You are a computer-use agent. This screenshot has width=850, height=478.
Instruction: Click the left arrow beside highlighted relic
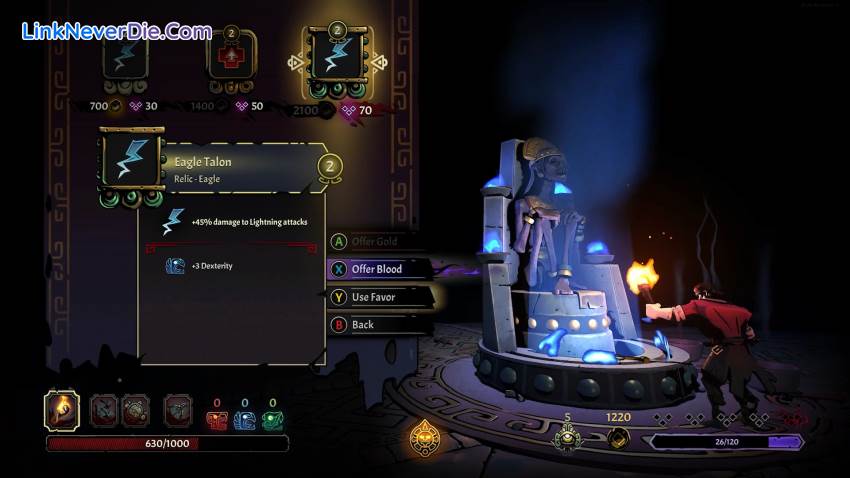tap(296, 62)
